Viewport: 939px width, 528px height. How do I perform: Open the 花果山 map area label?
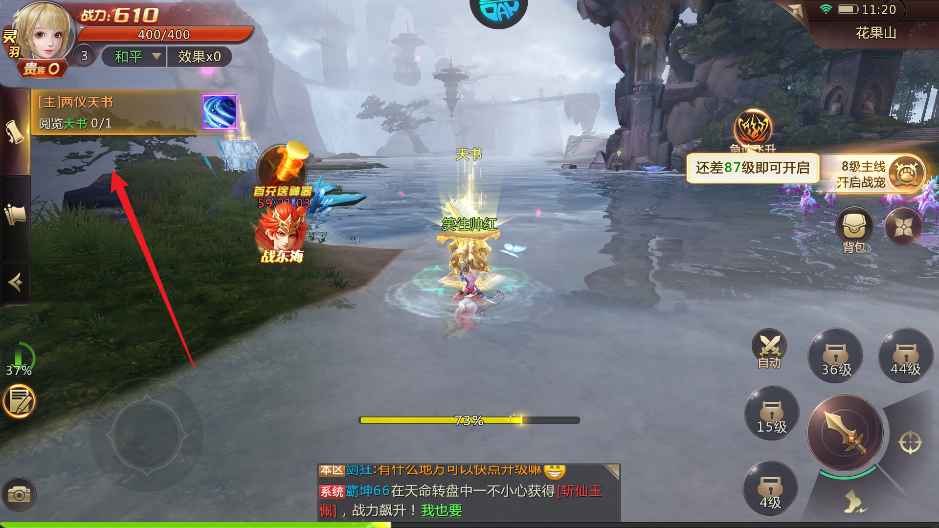[875, 33]
